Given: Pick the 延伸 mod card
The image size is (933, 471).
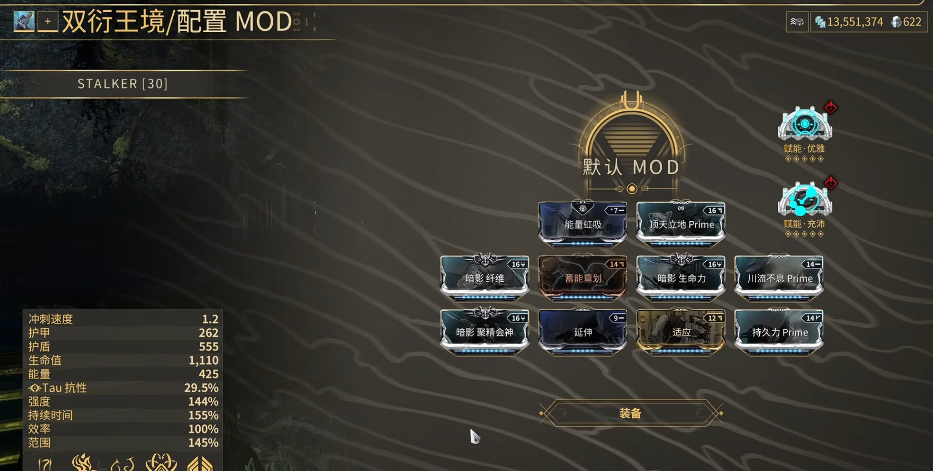Looking at the screenshot, I should (x=582, y=331).
